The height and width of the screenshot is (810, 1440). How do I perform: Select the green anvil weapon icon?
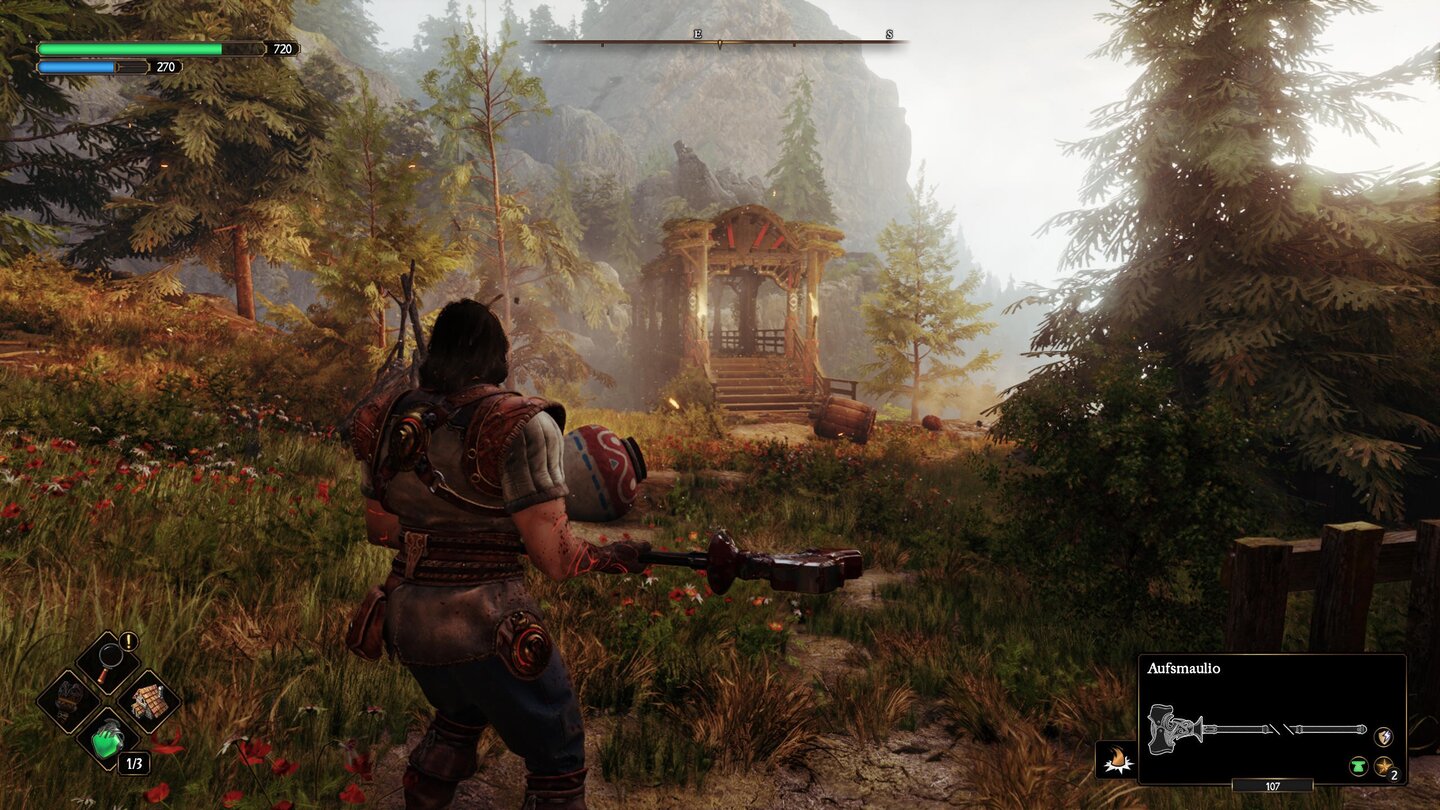pyautogui.click(x=1359, y=767)
